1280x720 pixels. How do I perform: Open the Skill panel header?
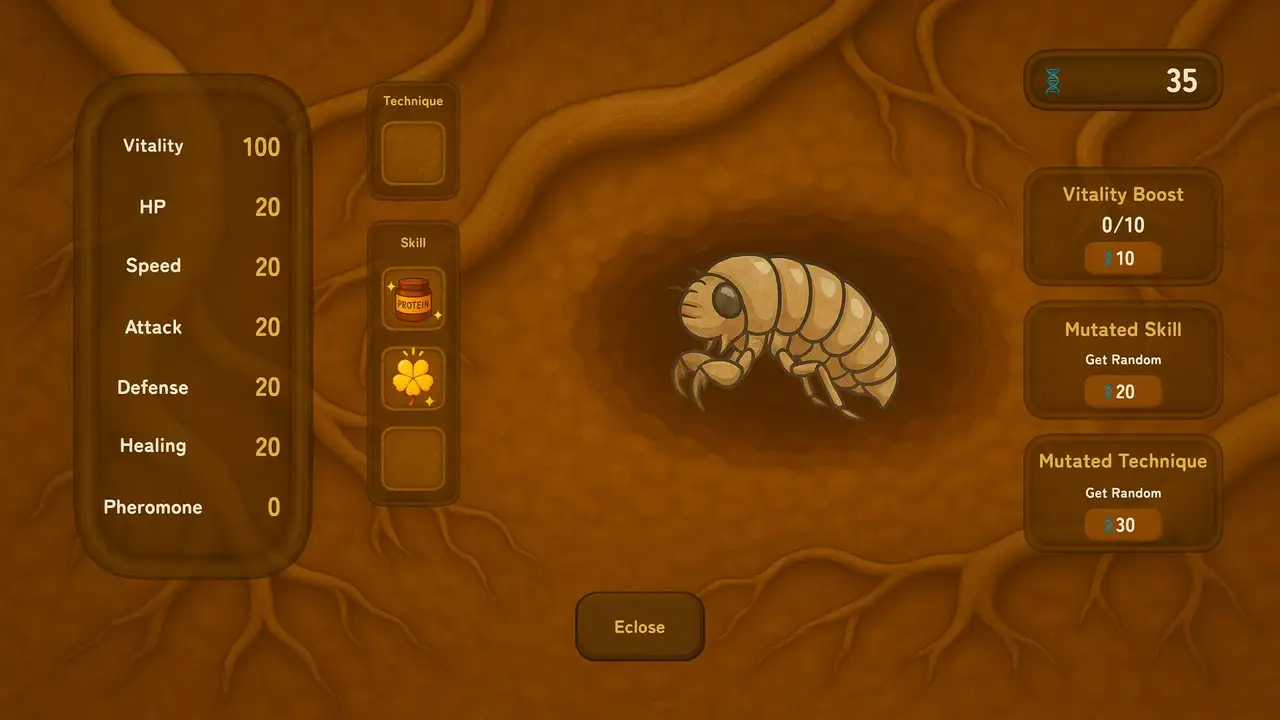[413, 242]
